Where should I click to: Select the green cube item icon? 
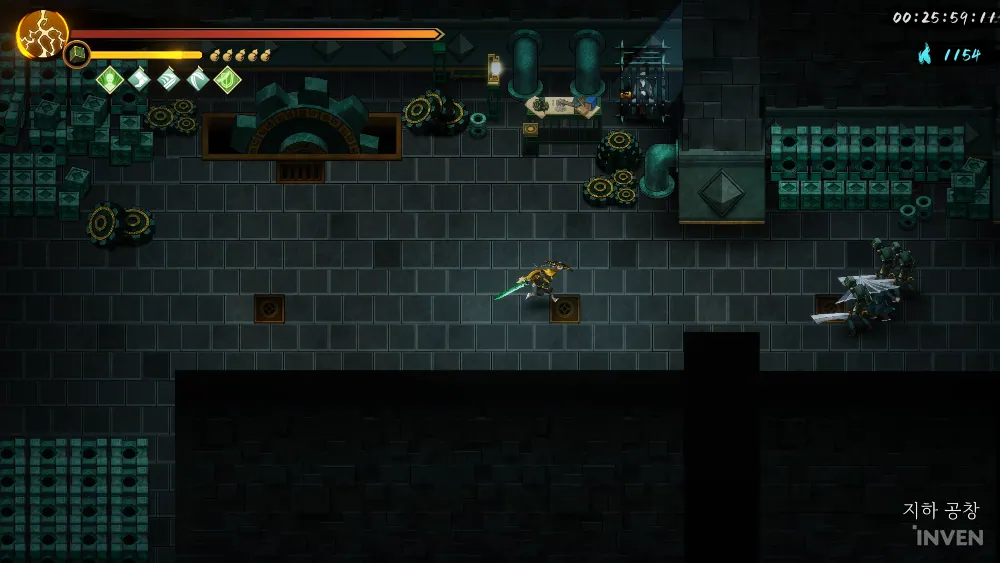click(77, 54)
